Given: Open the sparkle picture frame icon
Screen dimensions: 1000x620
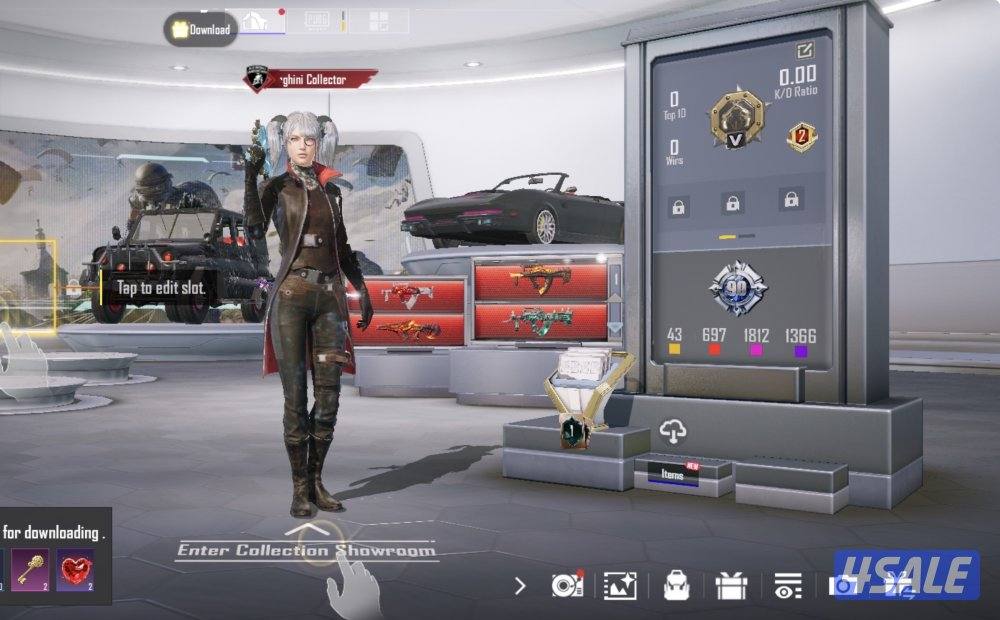Looking at the screenshot, I should 620,586.
